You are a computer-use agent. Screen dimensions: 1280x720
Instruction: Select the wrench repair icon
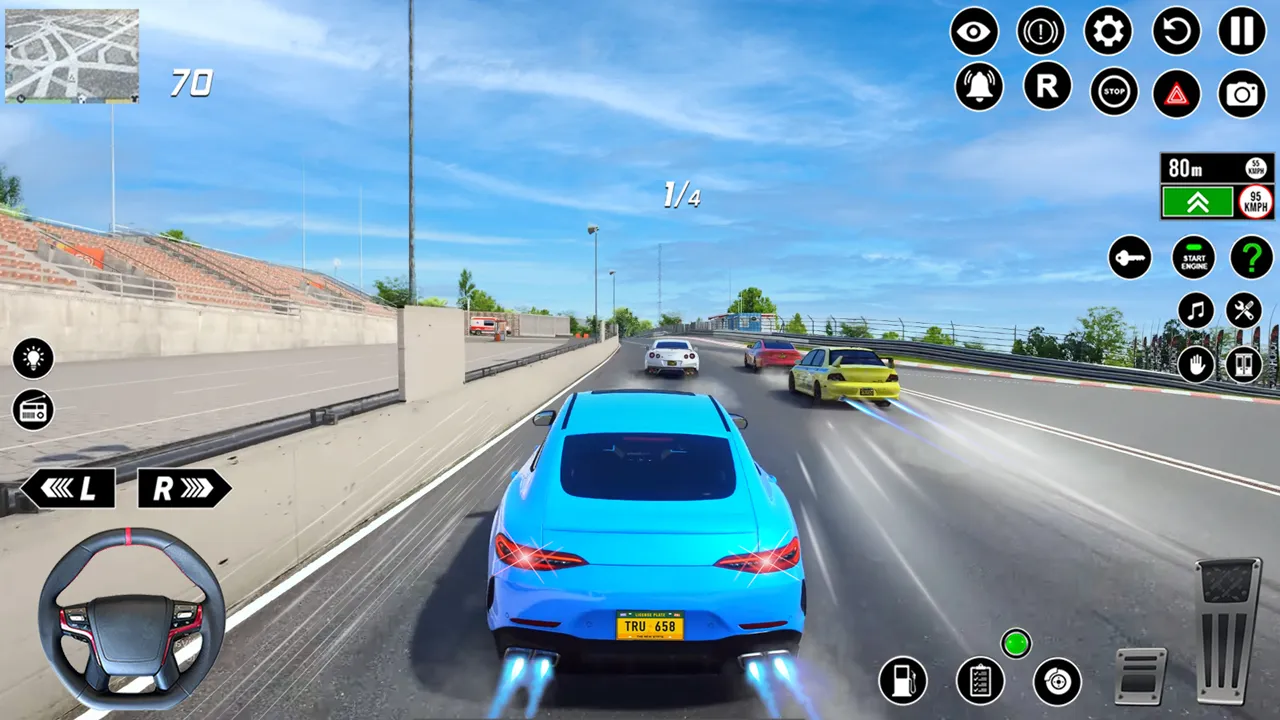1246,311
